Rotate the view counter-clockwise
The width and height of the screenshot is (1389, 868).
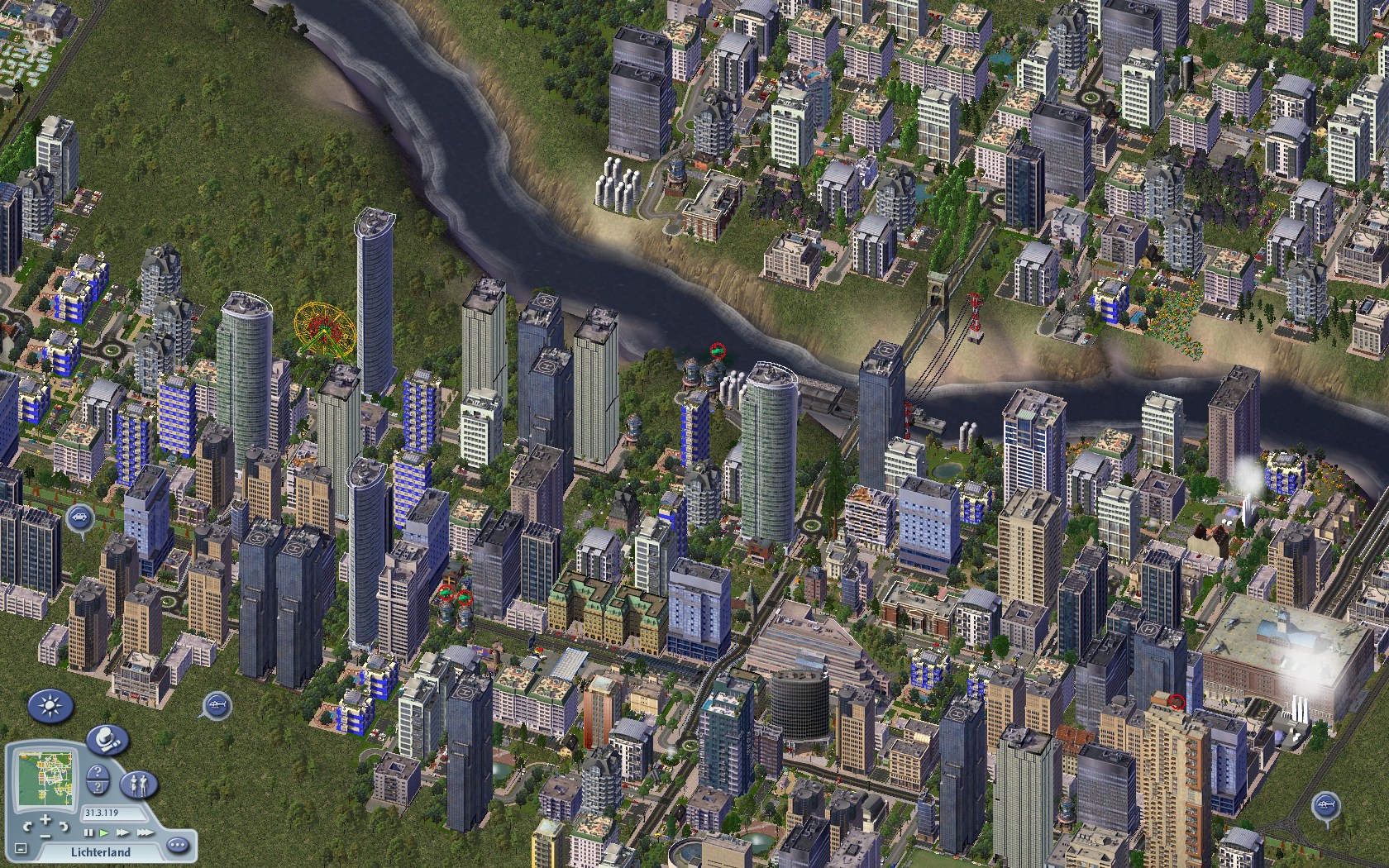click(x=30, y=825)
